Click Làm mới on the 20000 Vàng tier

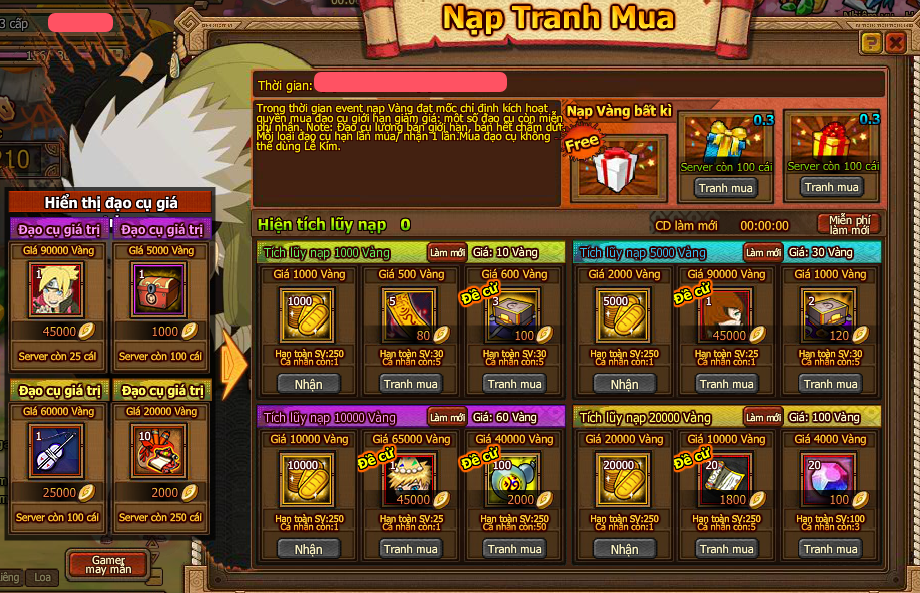pos(763,418)
